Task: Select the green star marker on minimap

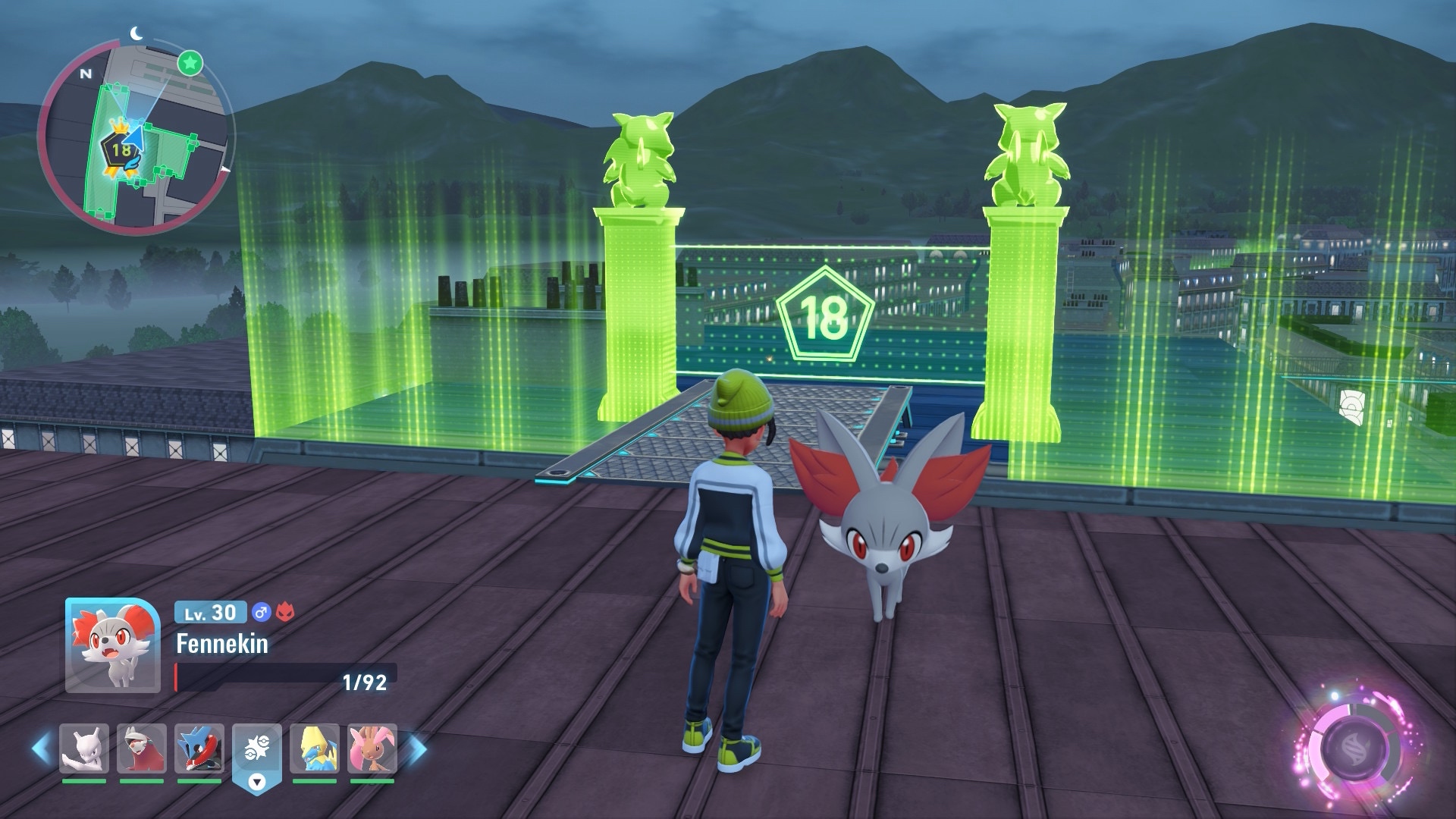Action: click(x=190, y=63)
